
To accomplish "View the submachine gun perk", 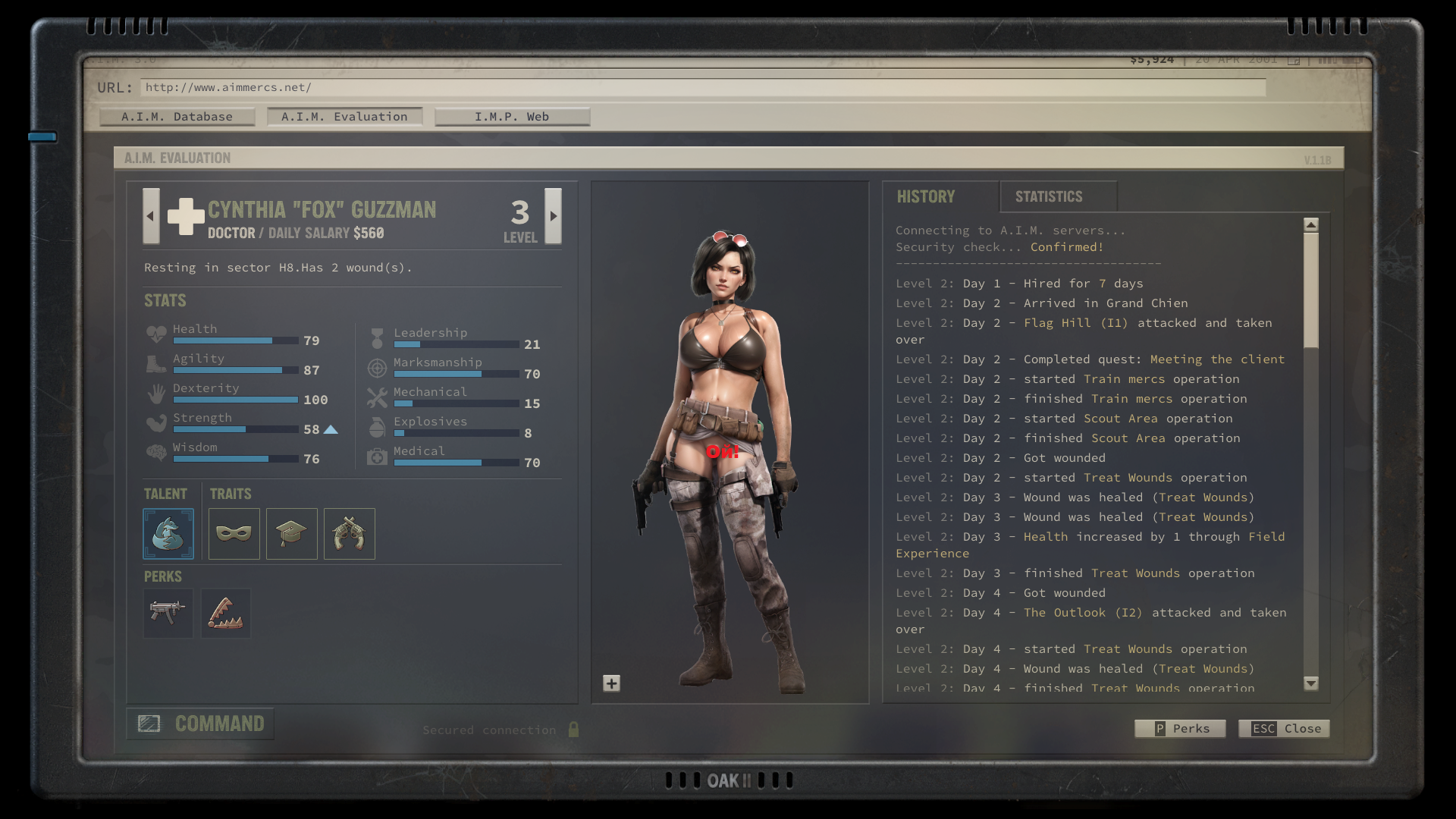I will (x=168, y=613).
